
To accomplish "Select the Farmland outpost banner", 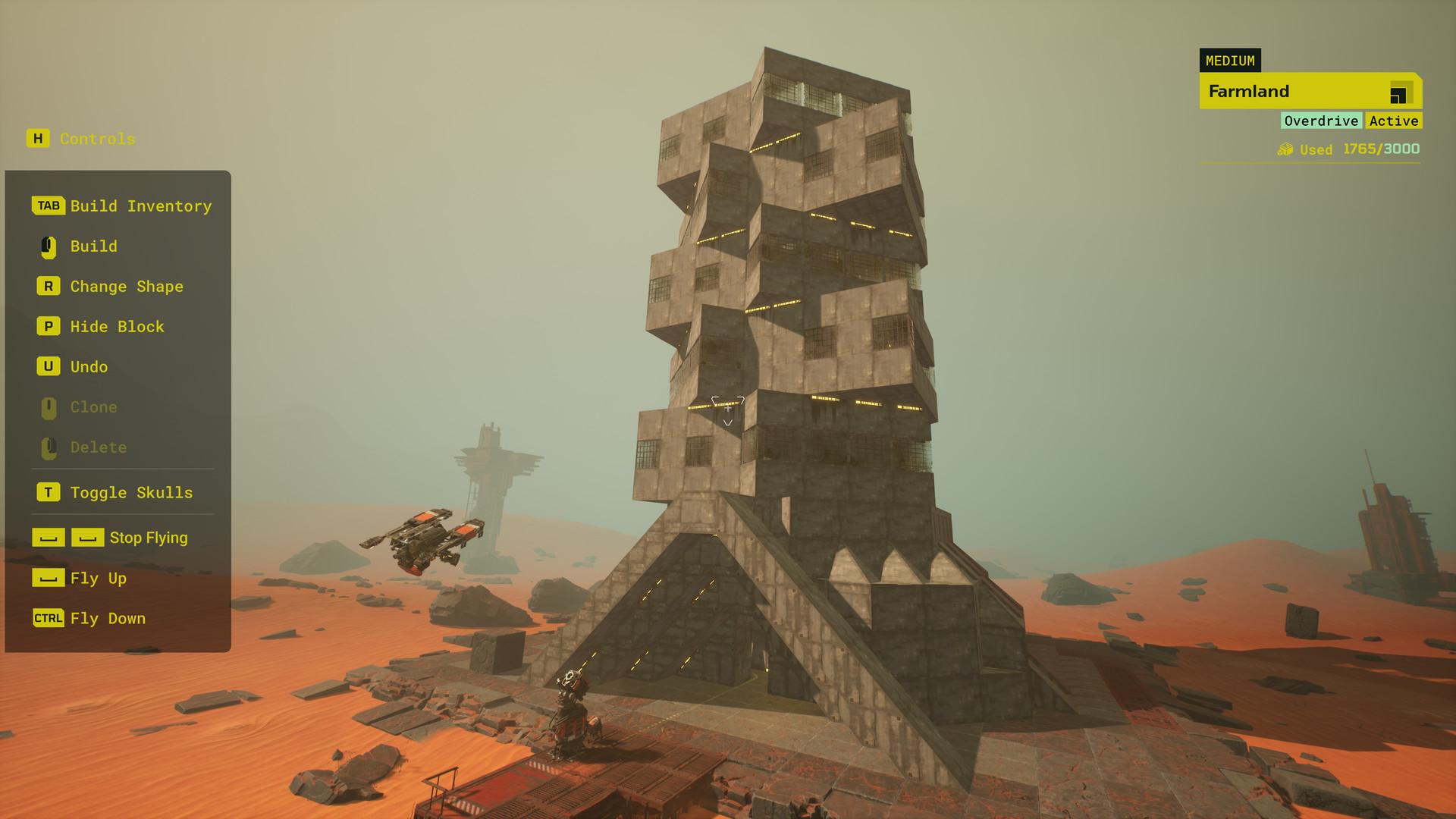I will tap(1289, 92).
